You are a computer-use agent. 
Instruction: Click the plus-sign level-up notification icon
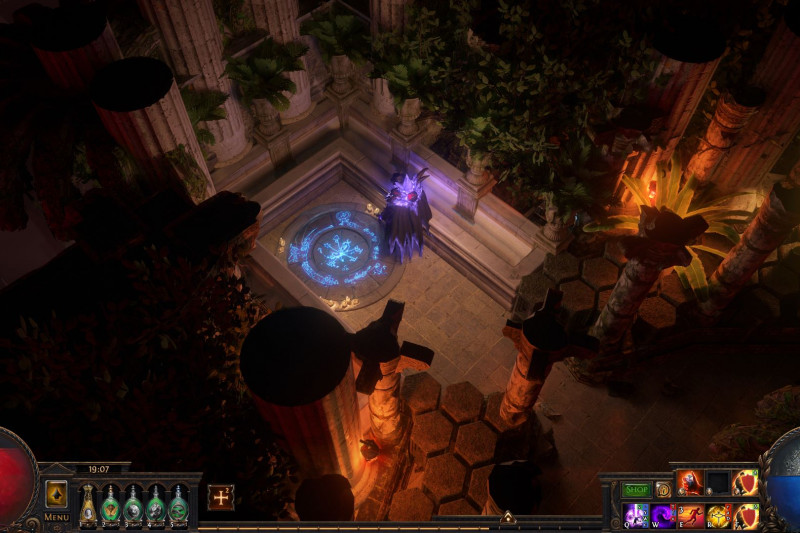tap(221, 497)
